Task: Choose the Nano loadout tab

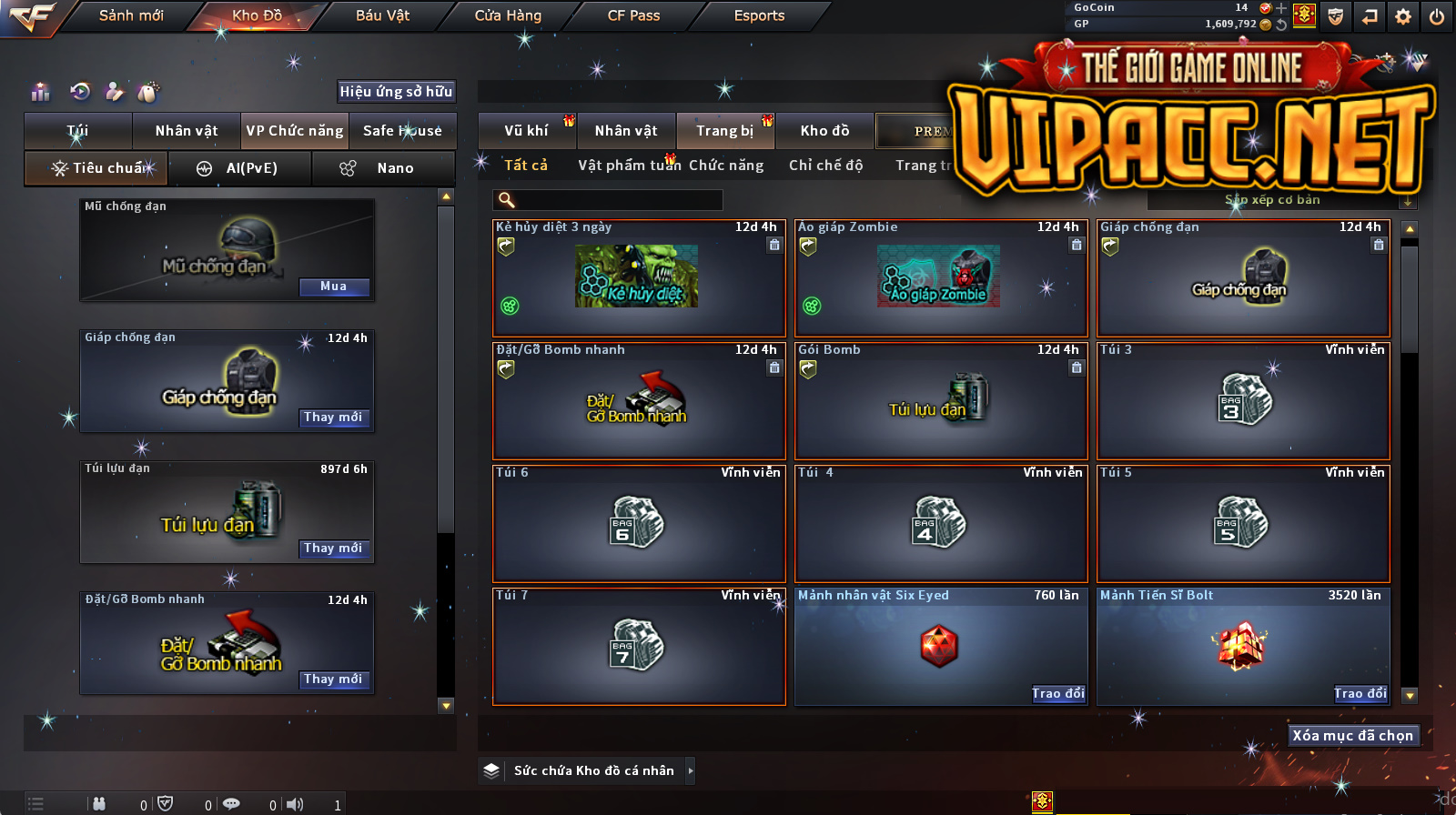Action: [383, 168]
